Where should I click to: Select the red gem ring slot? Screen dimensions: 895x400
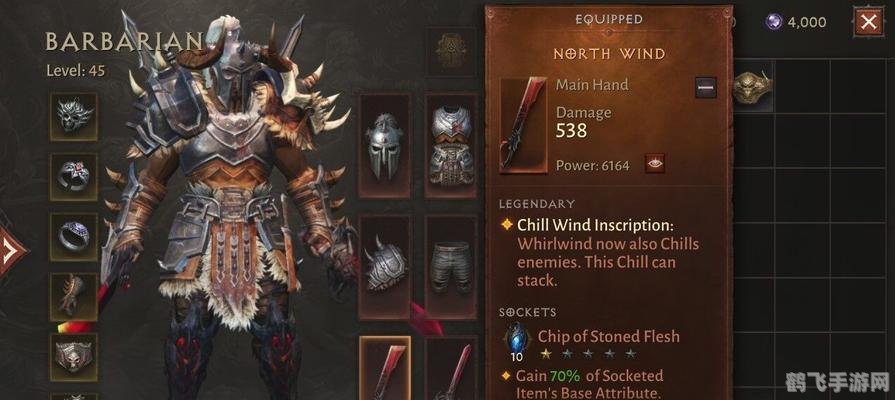(x=74, y=177)
